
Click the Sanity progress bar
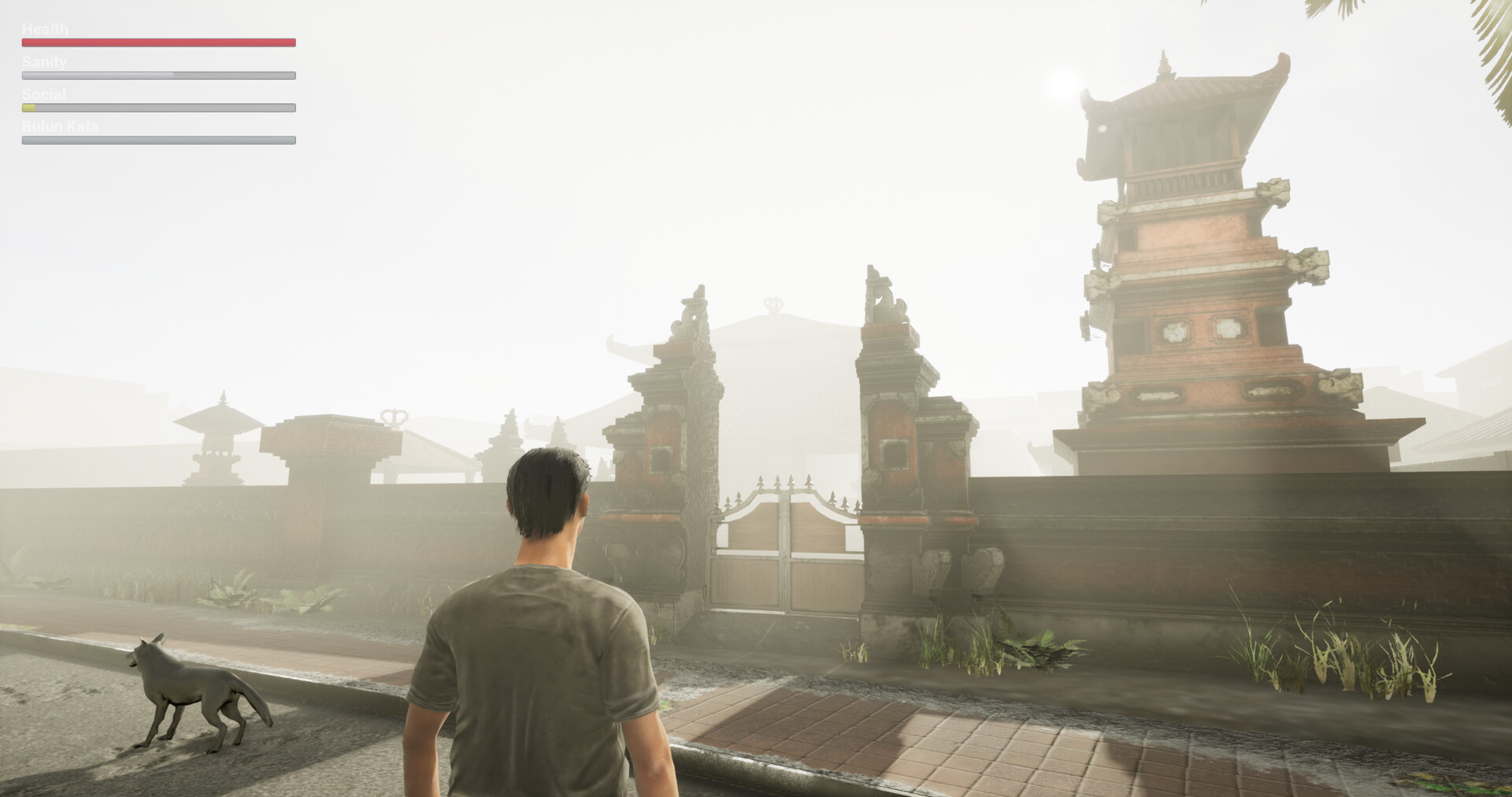157,75
